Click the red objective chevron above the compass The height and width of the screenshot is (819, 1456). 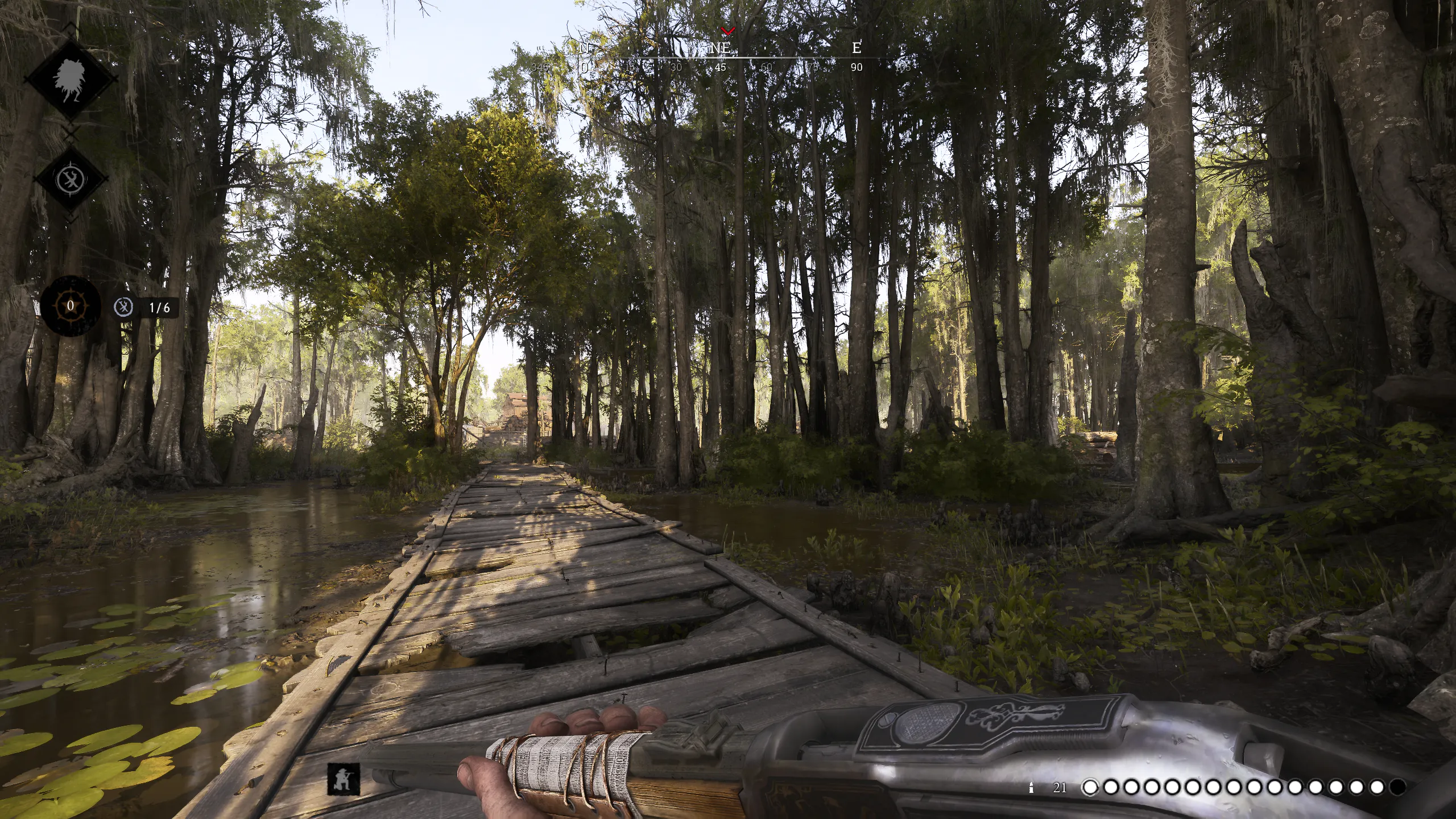point(727,30)
